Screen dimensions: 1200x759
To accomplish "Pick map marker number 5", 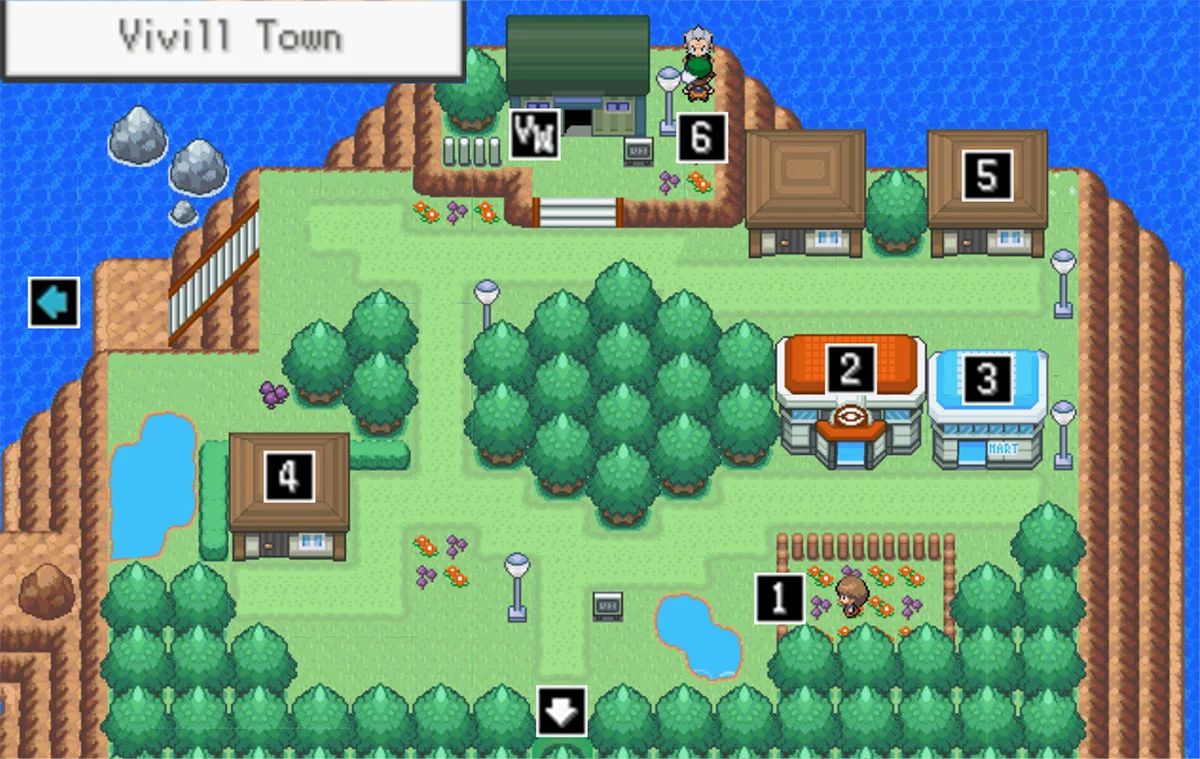I will 987,175.
